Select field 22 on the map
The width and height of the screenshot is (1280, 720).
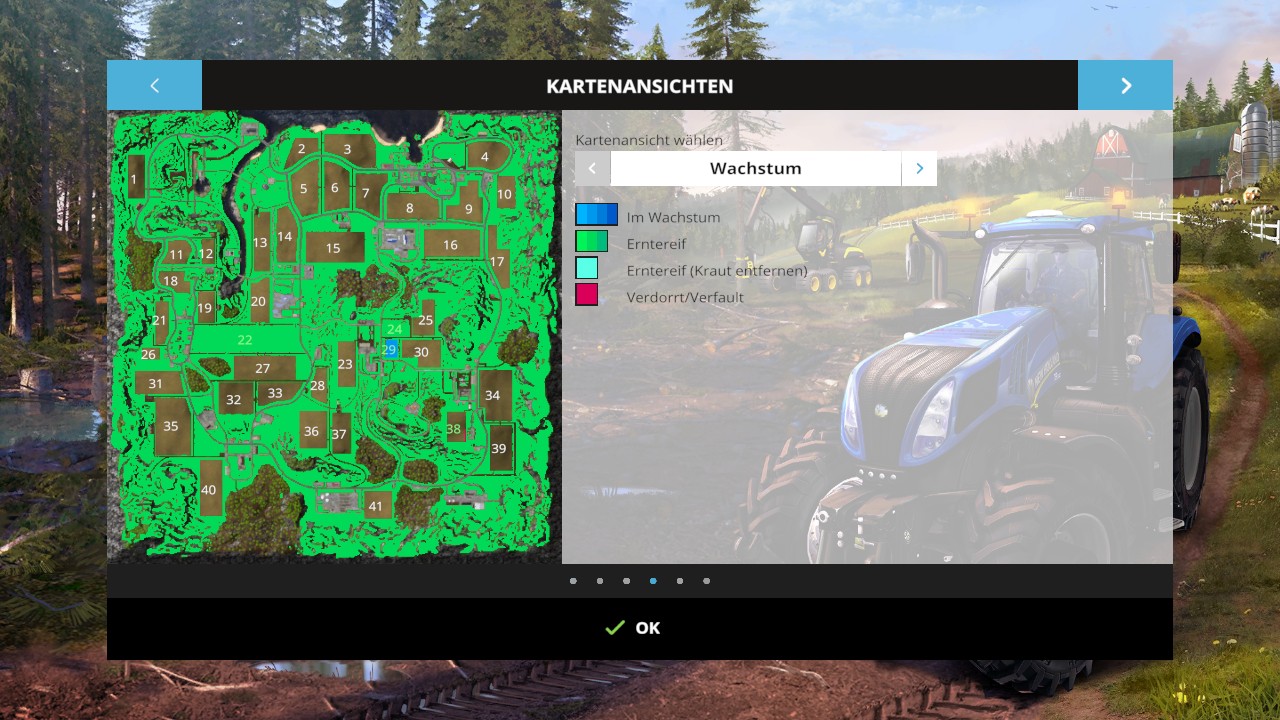[245, 340]
